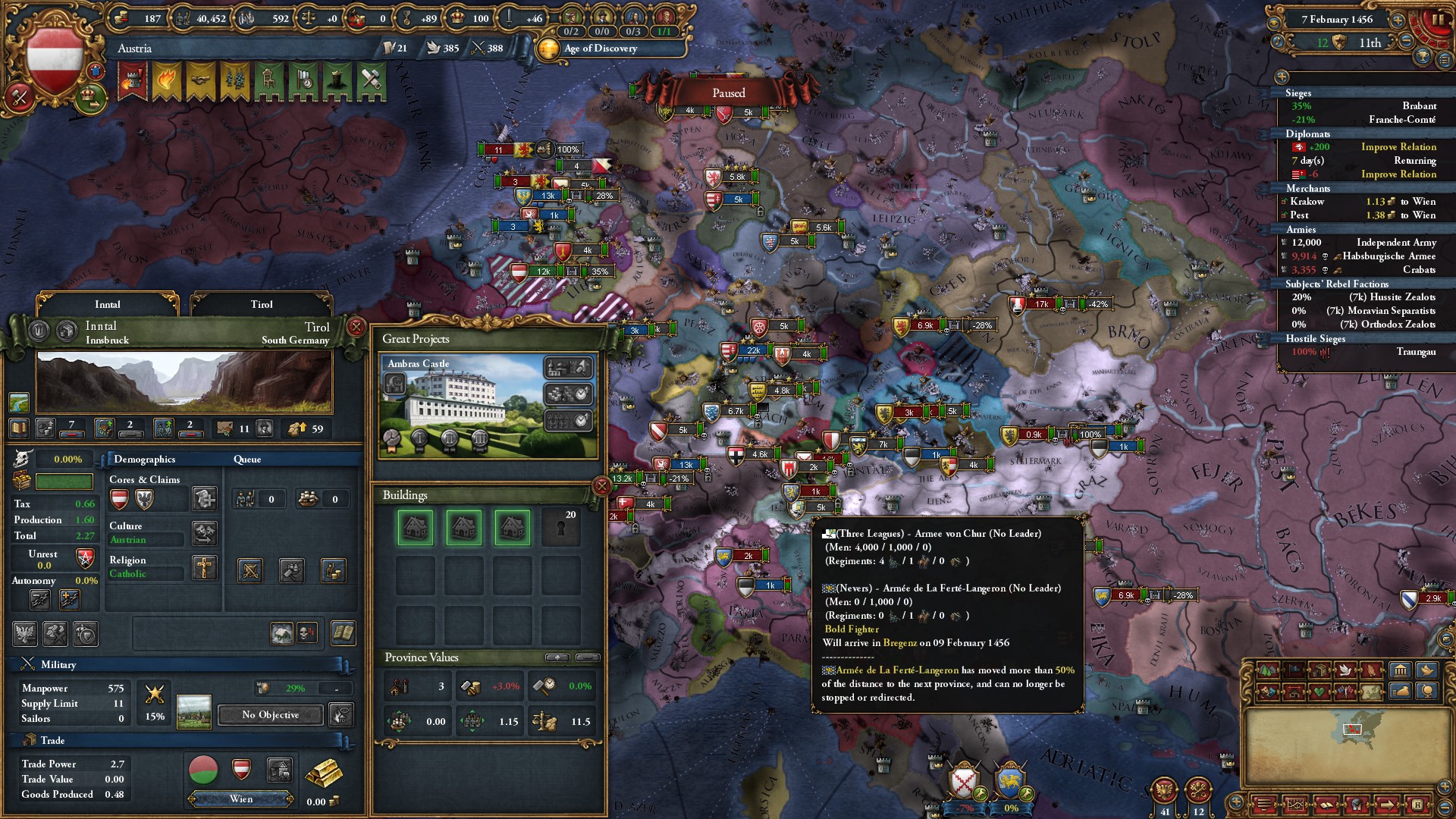
Task: Open the Wien trade node selector
Action: (240, 799)
